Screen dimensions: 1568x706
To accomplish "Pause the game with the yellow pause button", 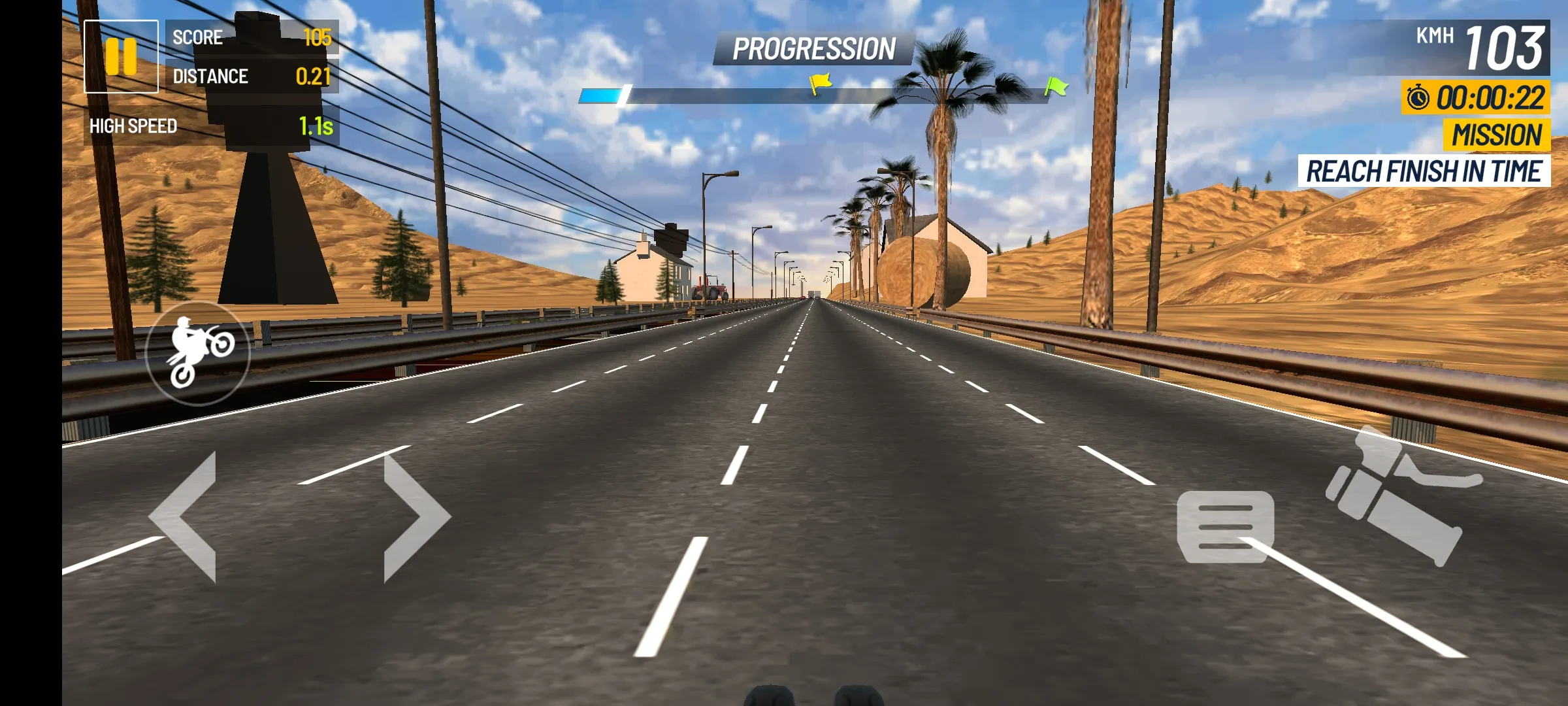I will click(x=121, y=56).
